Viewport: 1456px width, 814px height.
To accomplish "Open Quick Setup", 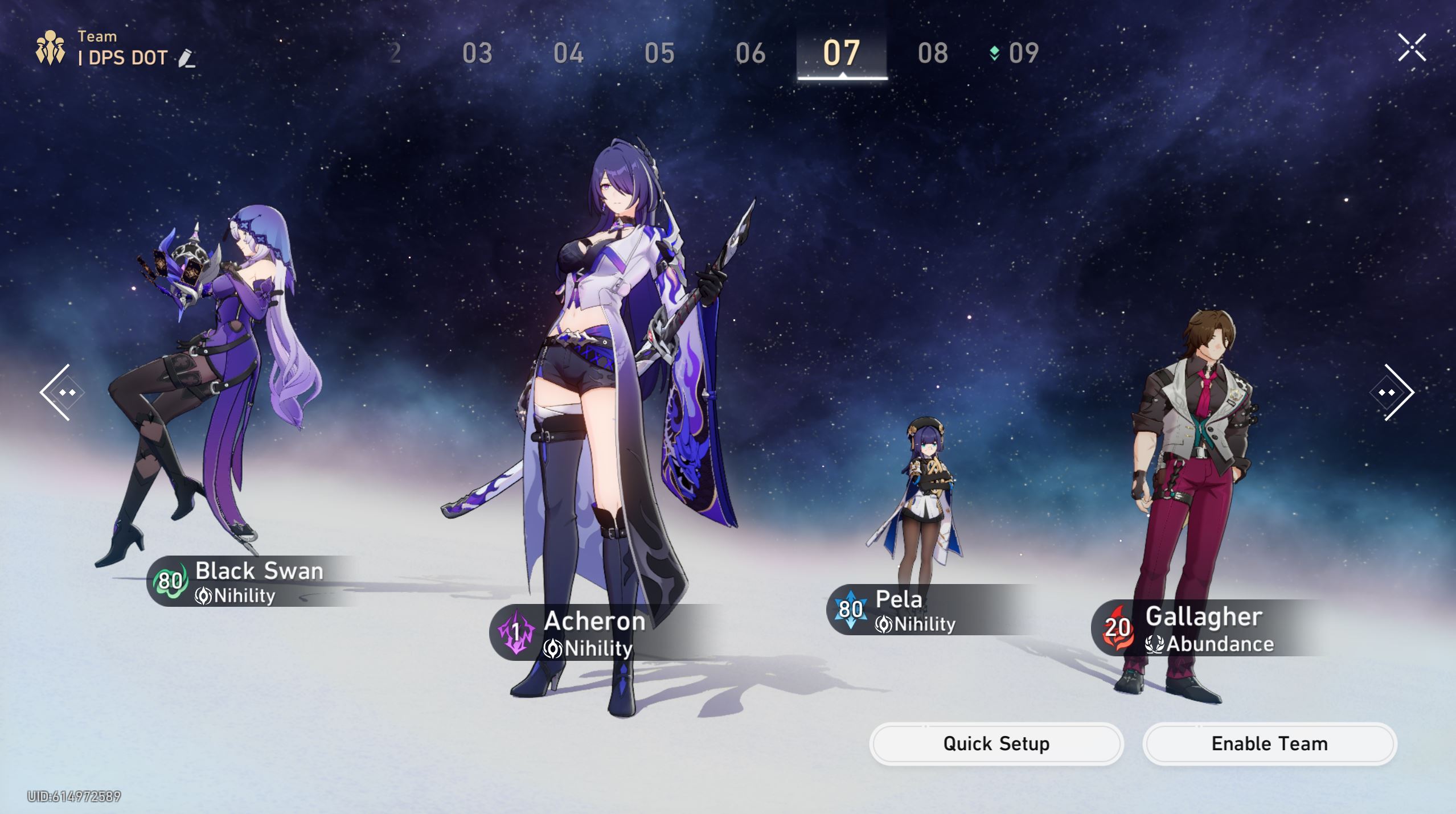I will pos(996,743).
